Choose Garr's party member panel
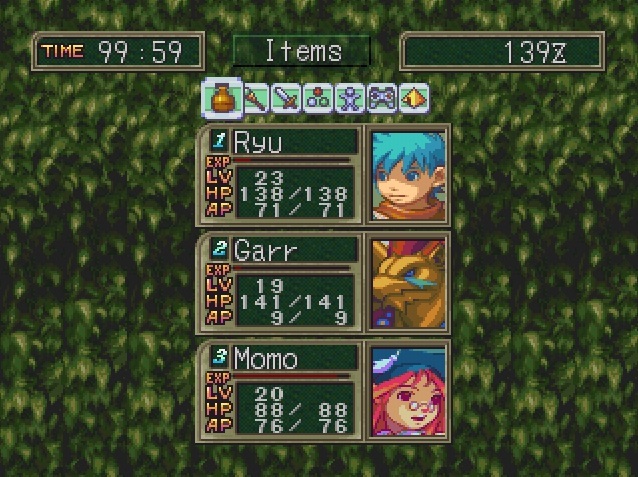This screenshot has width=638, height=477. (282, 283)
